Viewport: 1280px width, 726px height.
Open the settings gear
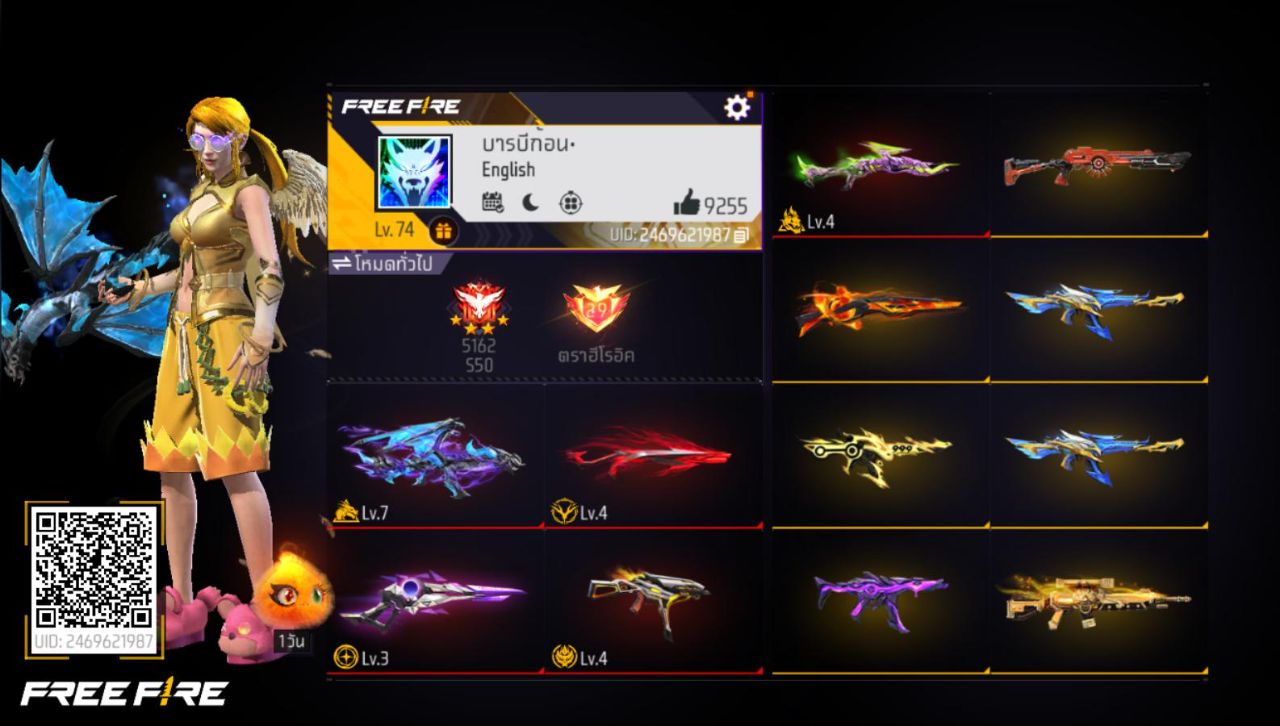pyautogui.click(x=735, y=104)
